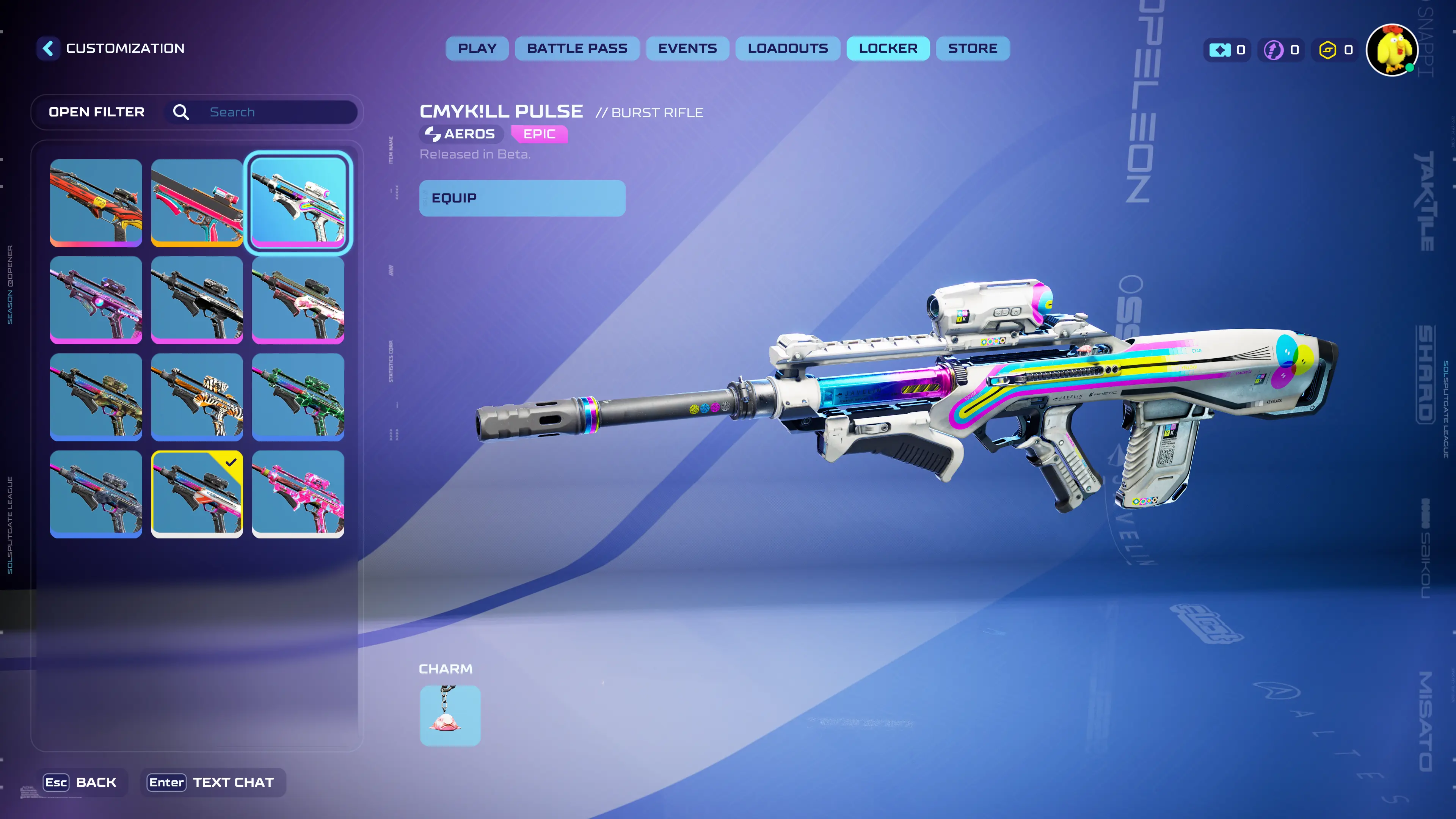Select the Locker tab
Screen dimensions: 1456x819
[x=887, y=49]
